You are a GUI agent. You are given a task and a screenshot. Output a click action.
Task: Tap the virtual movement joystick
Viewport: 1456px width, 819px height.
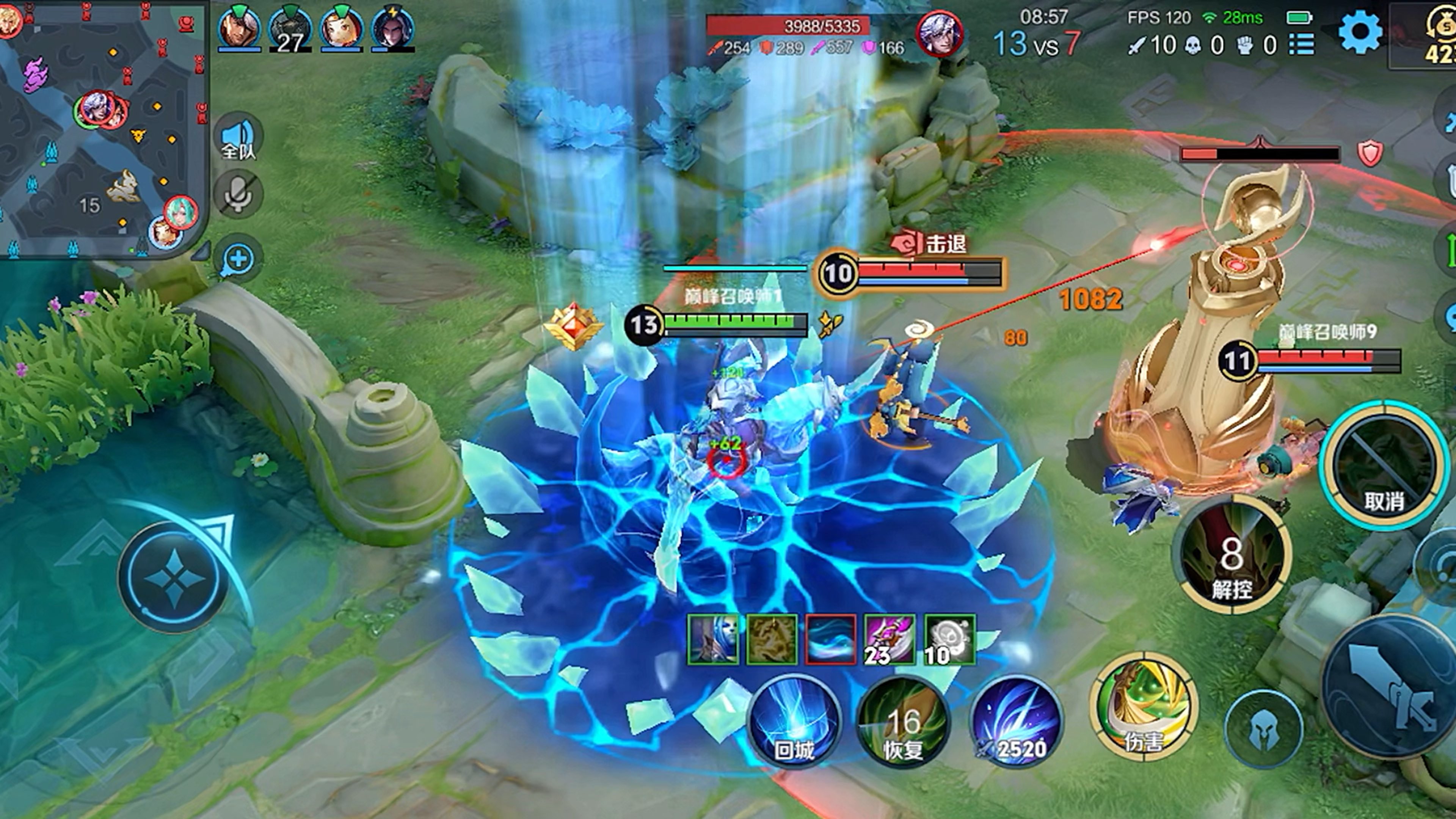pyautogui.click(x=174, y=576)
